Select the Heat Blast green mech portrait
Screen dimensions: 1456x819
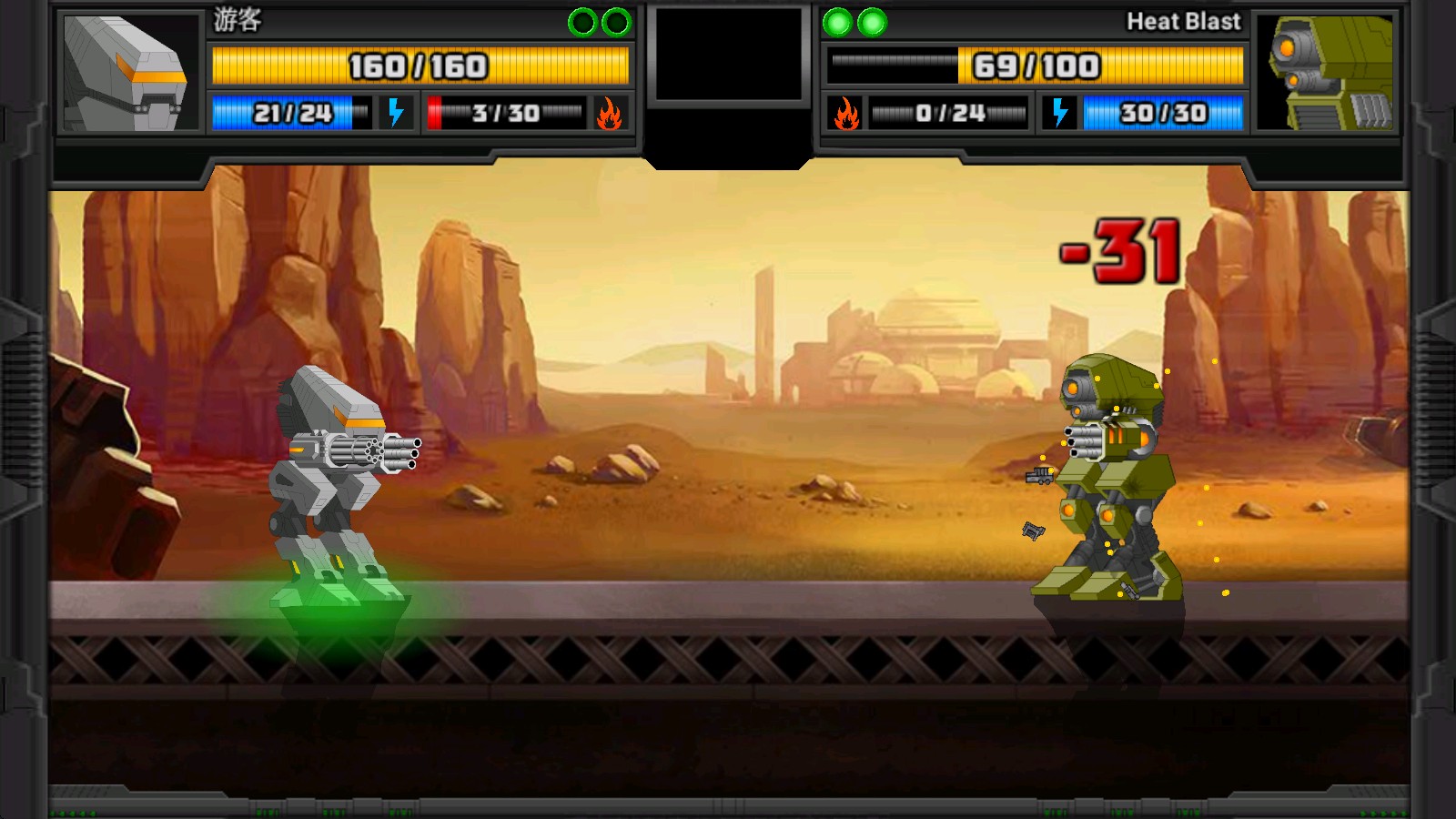coord(1327,73)
